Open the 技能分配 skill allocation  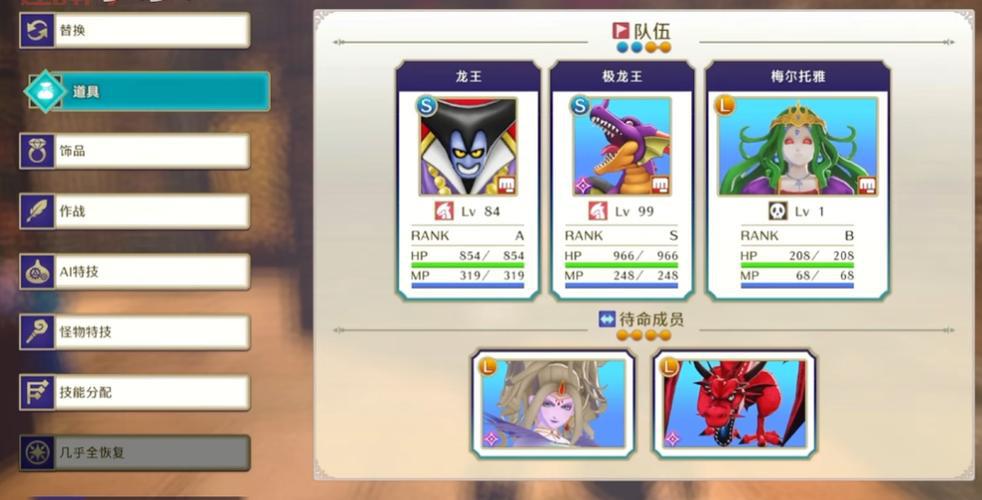135,392
